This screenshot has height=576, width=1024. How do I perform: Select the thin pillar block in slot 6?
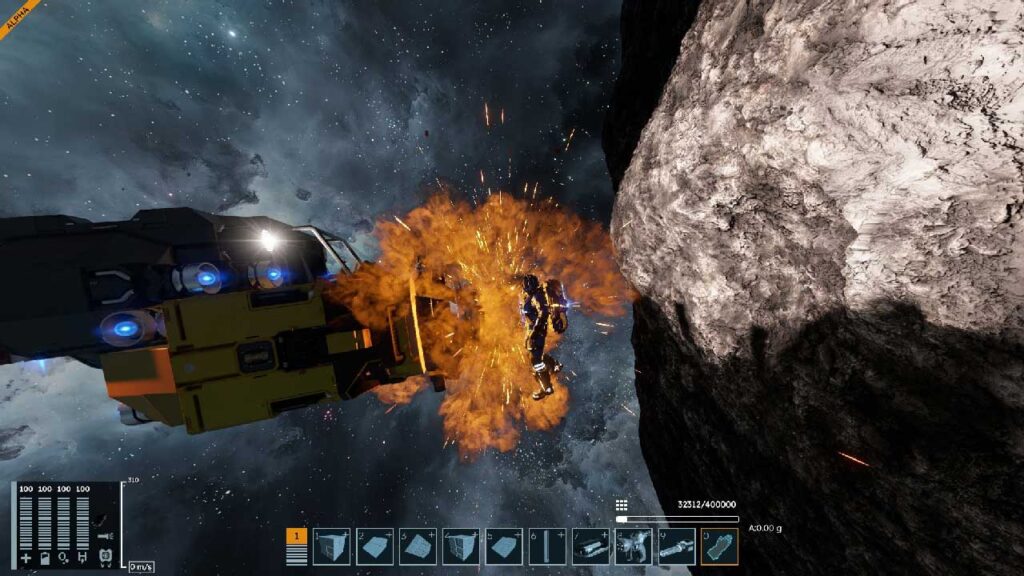coord(547,547)
